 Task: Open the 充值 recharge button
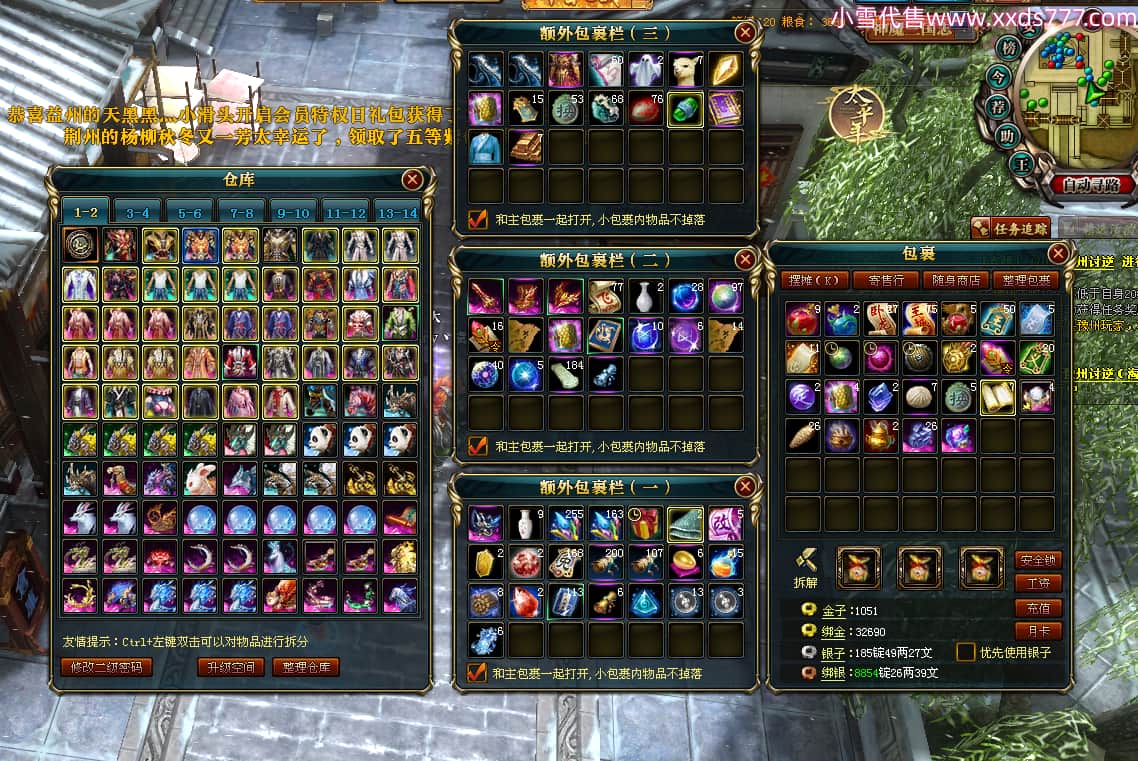tap(1038, 608)
